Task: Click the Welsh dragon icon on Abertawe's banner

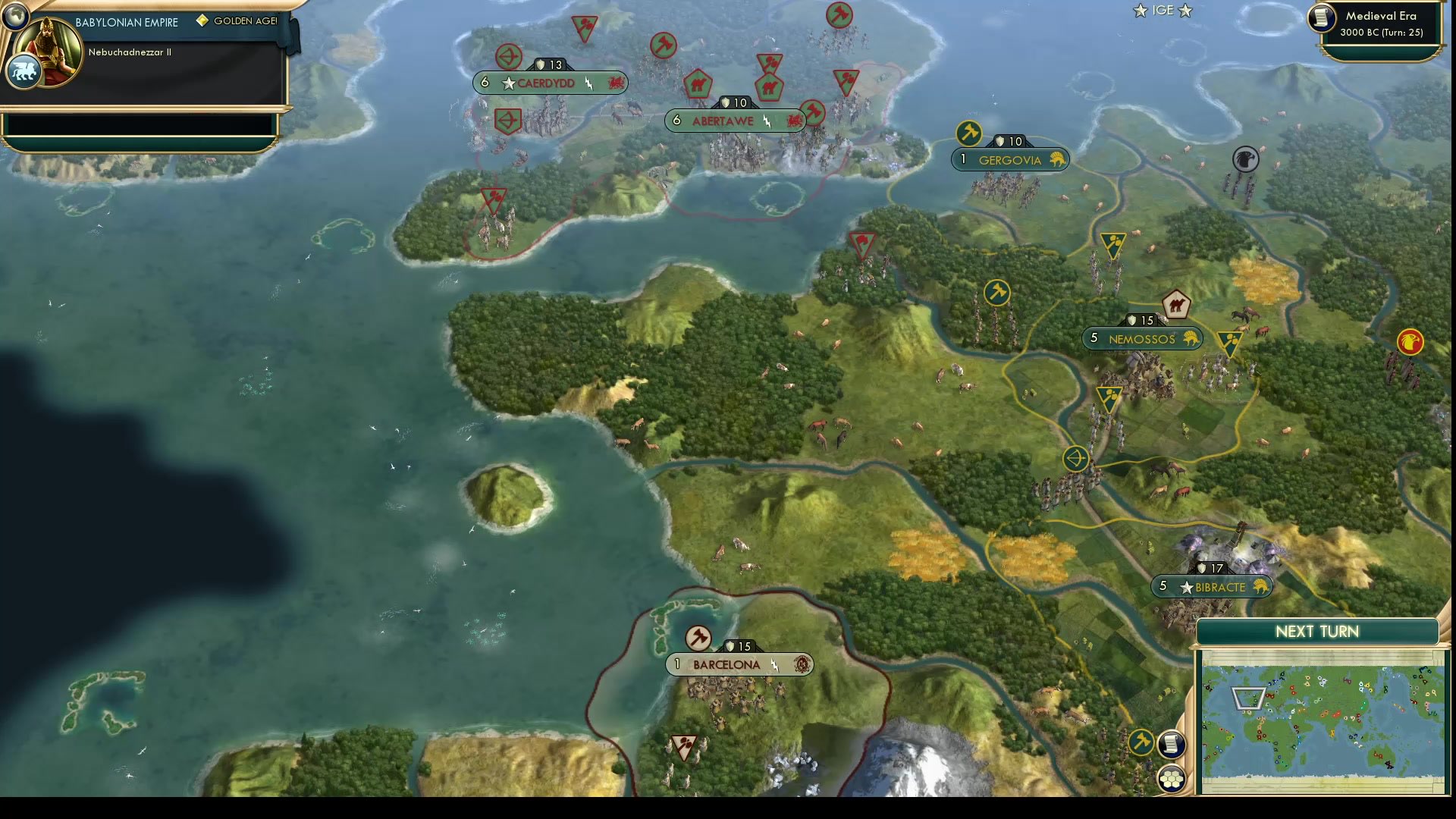Action: 795,121
